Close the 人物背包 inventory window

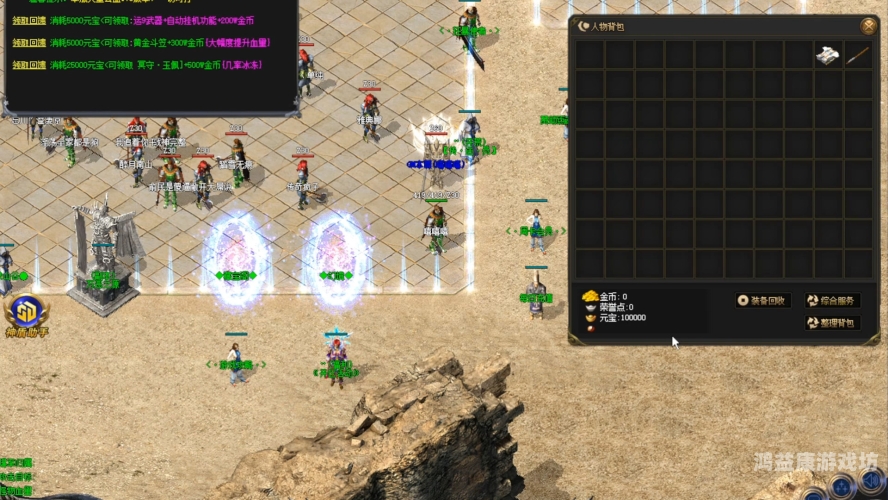pos(867,26)
